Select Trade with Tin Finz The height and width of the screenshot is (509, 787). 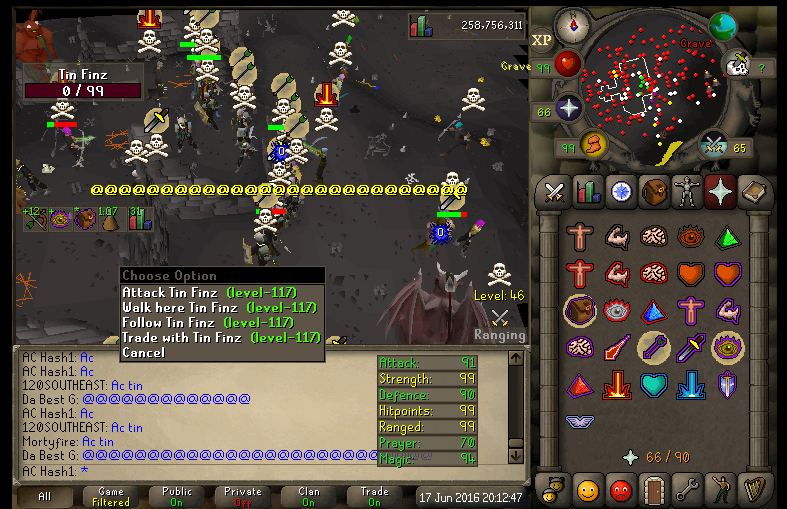(218, 337)
